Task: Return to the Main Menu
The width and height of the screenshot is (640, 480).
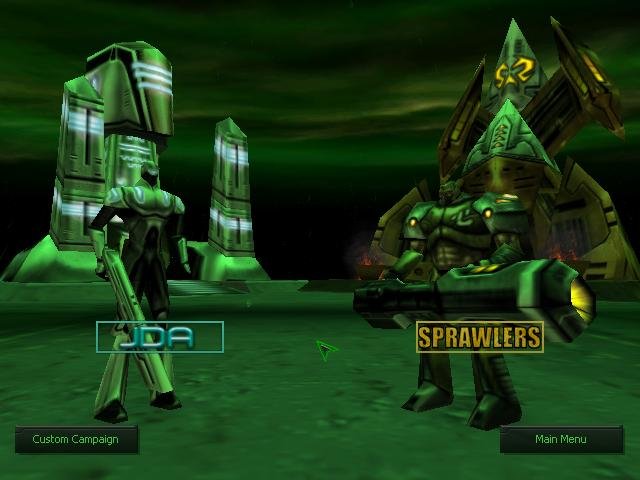Action: coord(561,439)
